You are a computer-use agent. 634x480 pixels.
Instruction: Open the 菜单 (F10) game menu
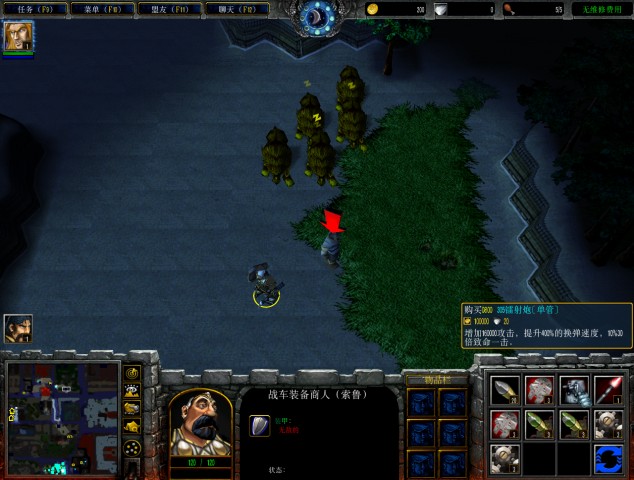tap(103, 9)
